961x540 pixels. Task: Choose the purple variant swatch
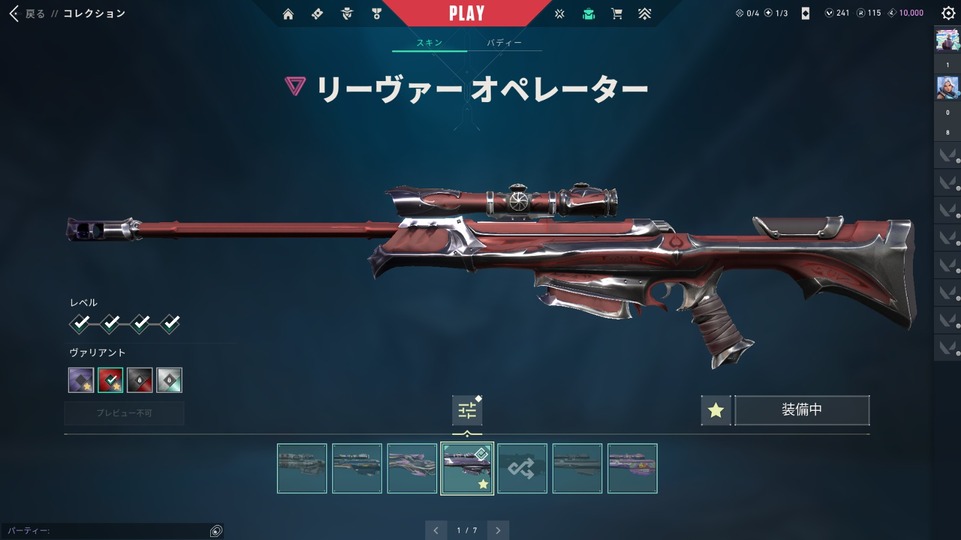click(x=81, y=380)
